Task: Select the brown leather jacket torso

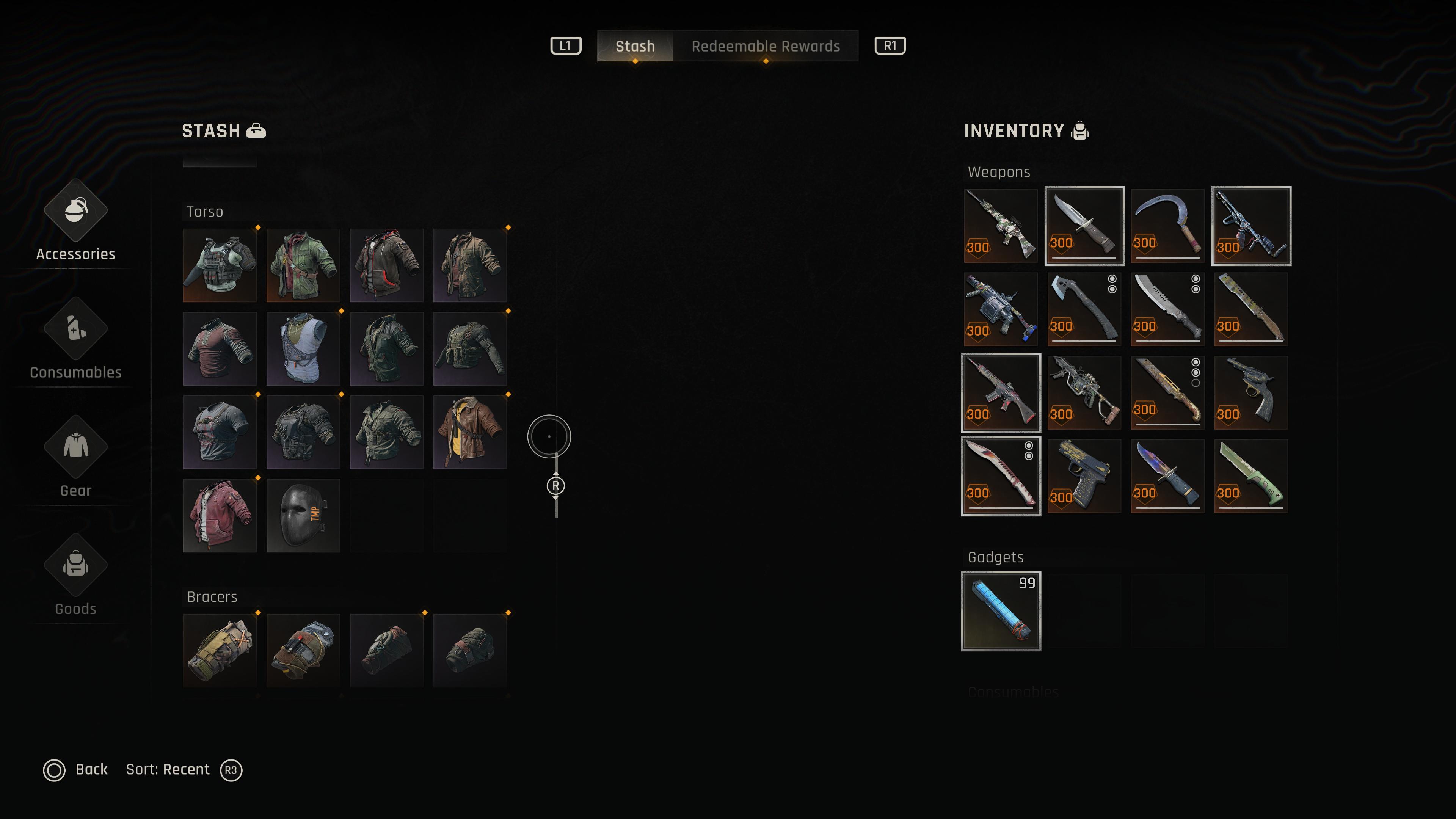Action: click(470, 432)
